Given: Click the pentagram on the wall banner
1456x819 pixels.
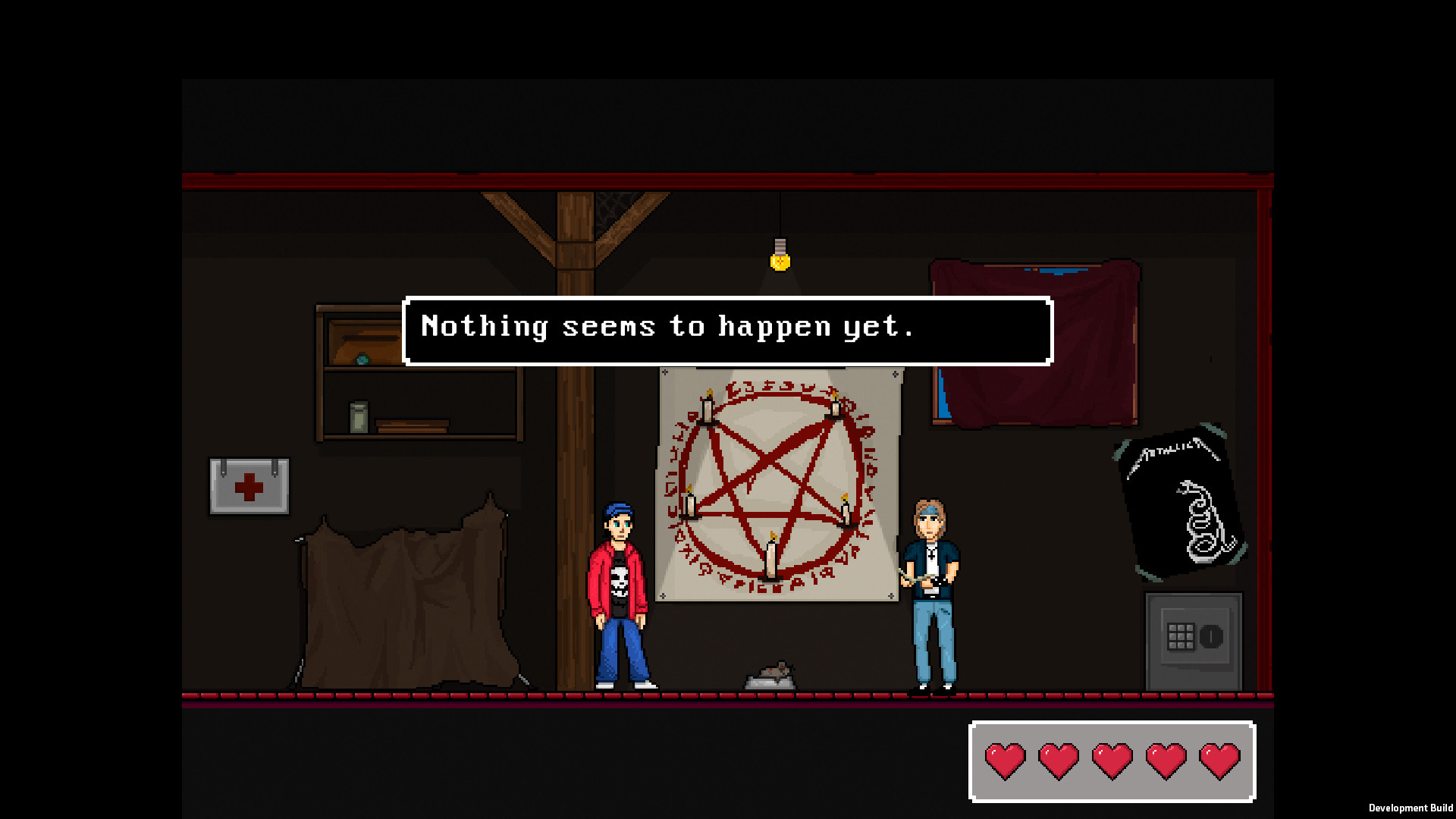Looking at the screenshot, I should click(x=772, y=470).
